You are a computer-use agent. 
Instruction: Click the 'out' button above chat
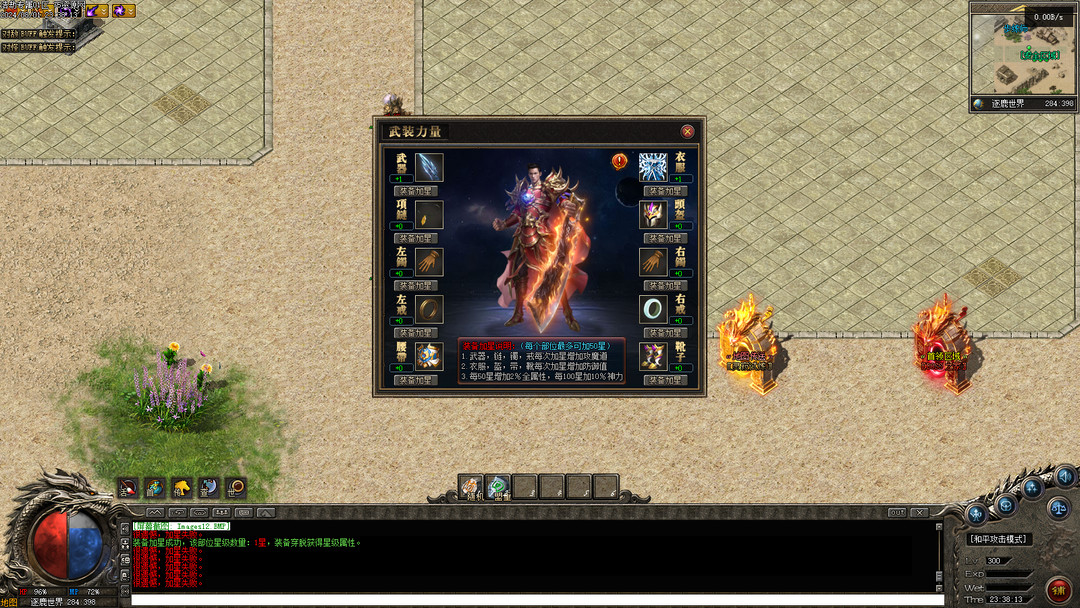[897, 512]
